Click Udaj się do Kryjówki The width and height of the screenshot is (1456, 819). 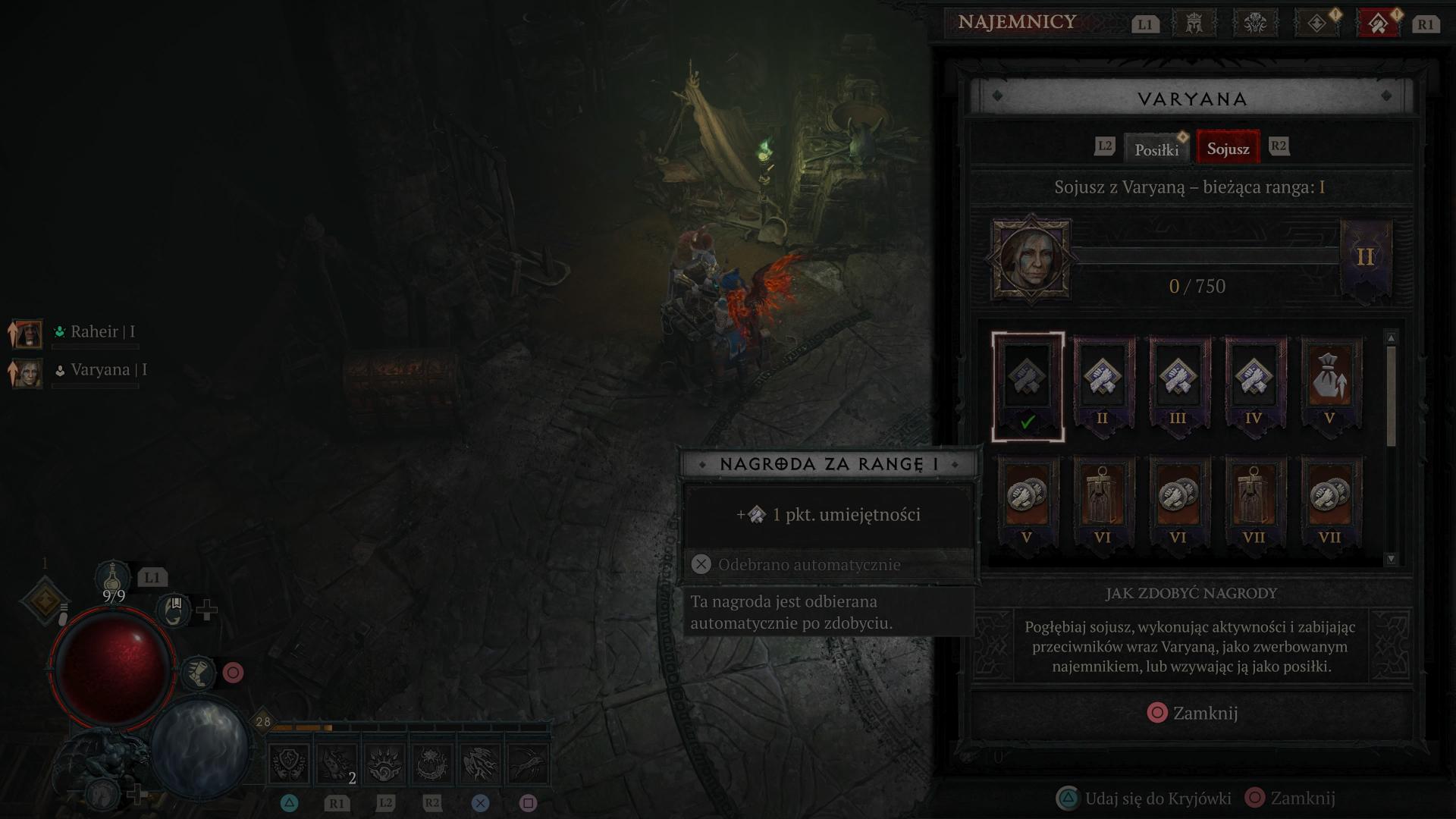click(x=1147, y=798)
